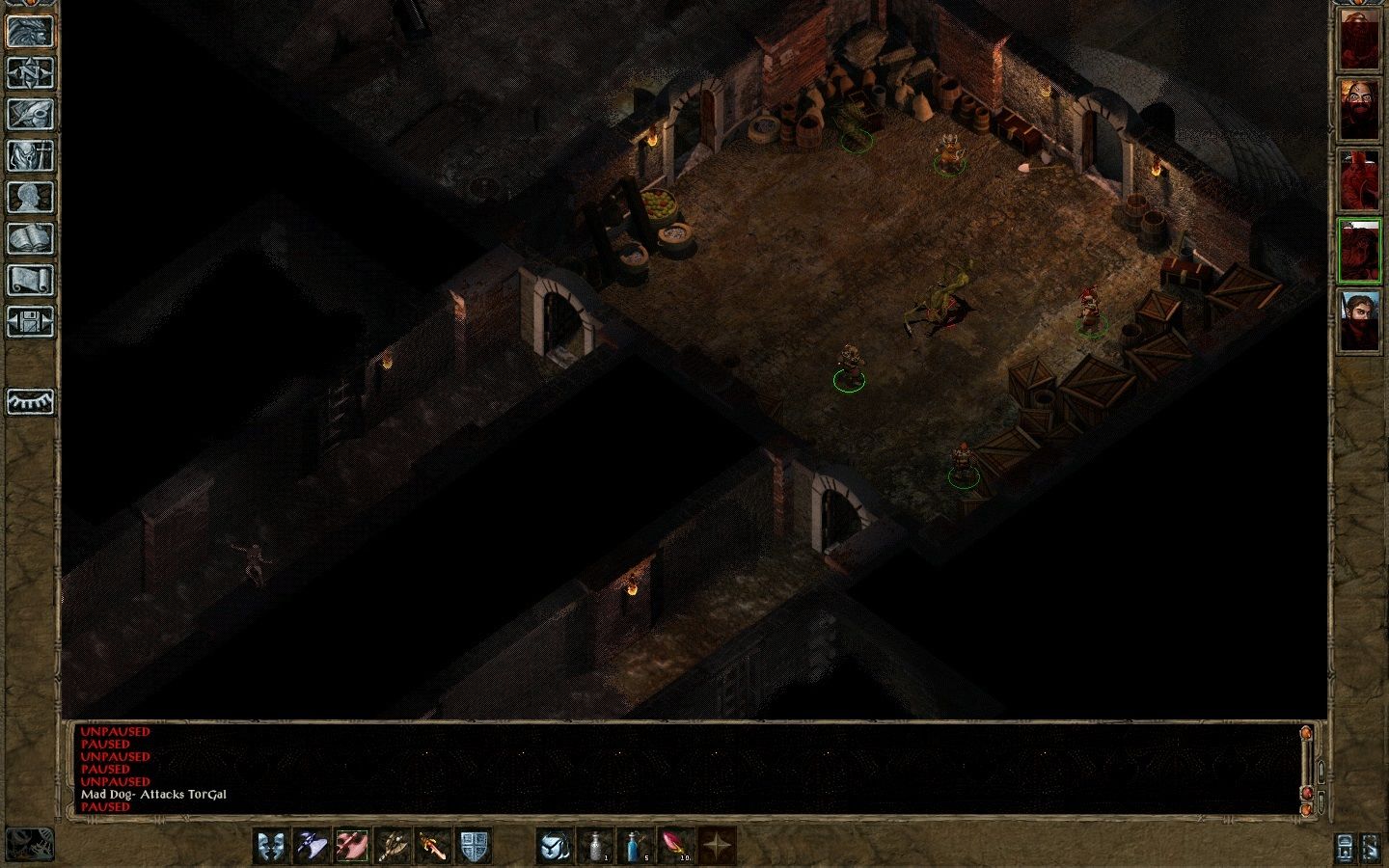Click the clock pause button in the corner
Image resolution: width=1389 pixels, height=868 pixels.
coord(29,845)
